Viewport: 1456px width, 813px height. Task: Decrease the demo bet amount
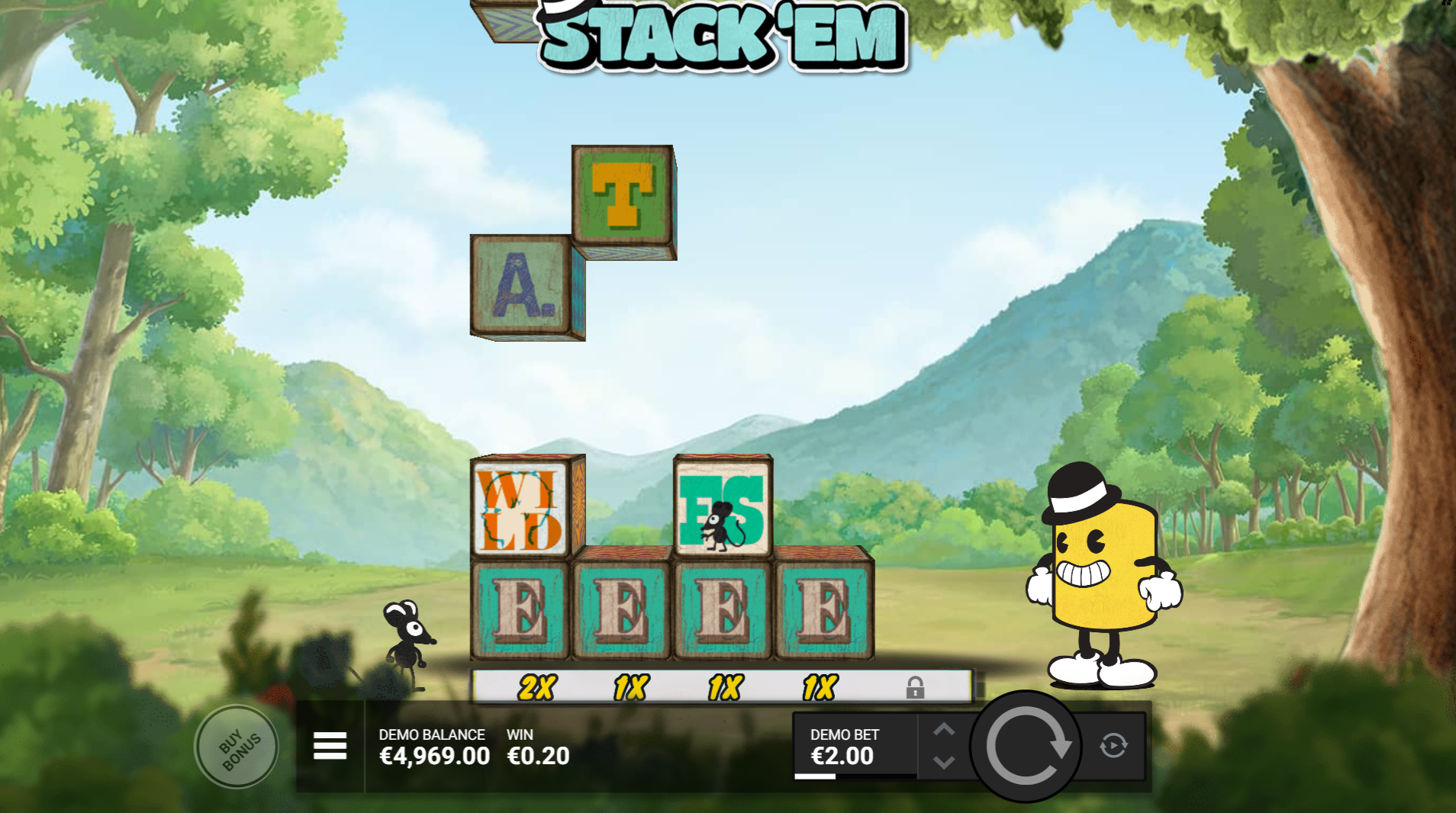pyautogui.click(x=944, y=762)
